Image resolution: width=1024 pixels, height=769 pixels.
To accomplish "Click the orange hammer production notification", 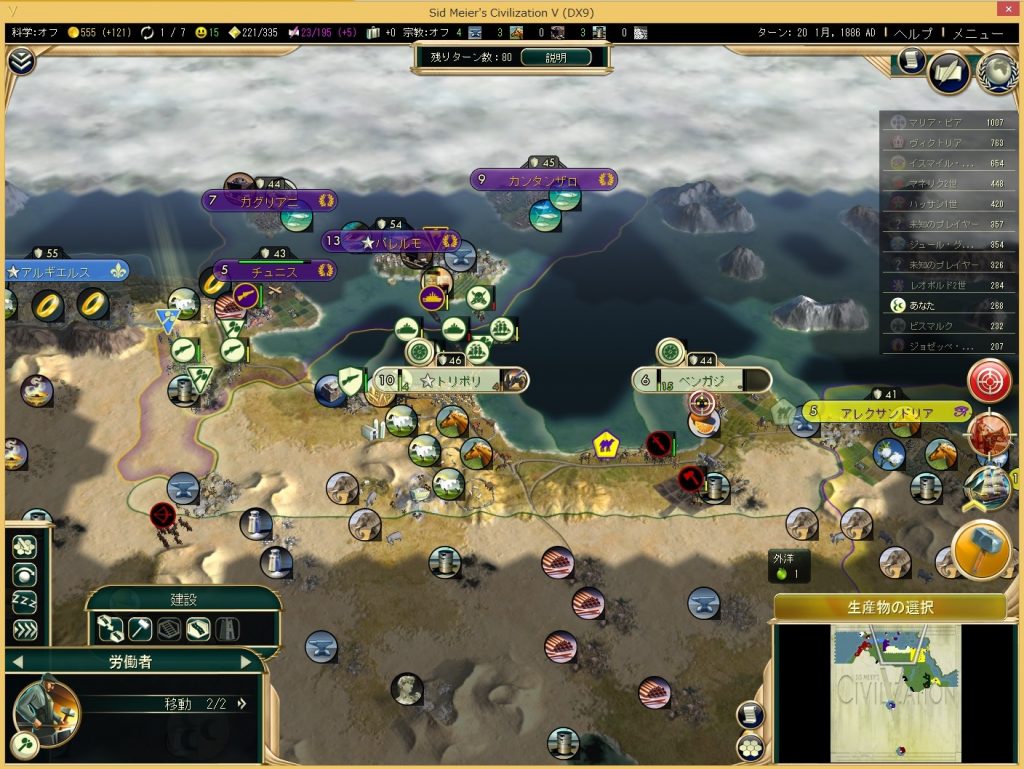I will pos(979,548).
